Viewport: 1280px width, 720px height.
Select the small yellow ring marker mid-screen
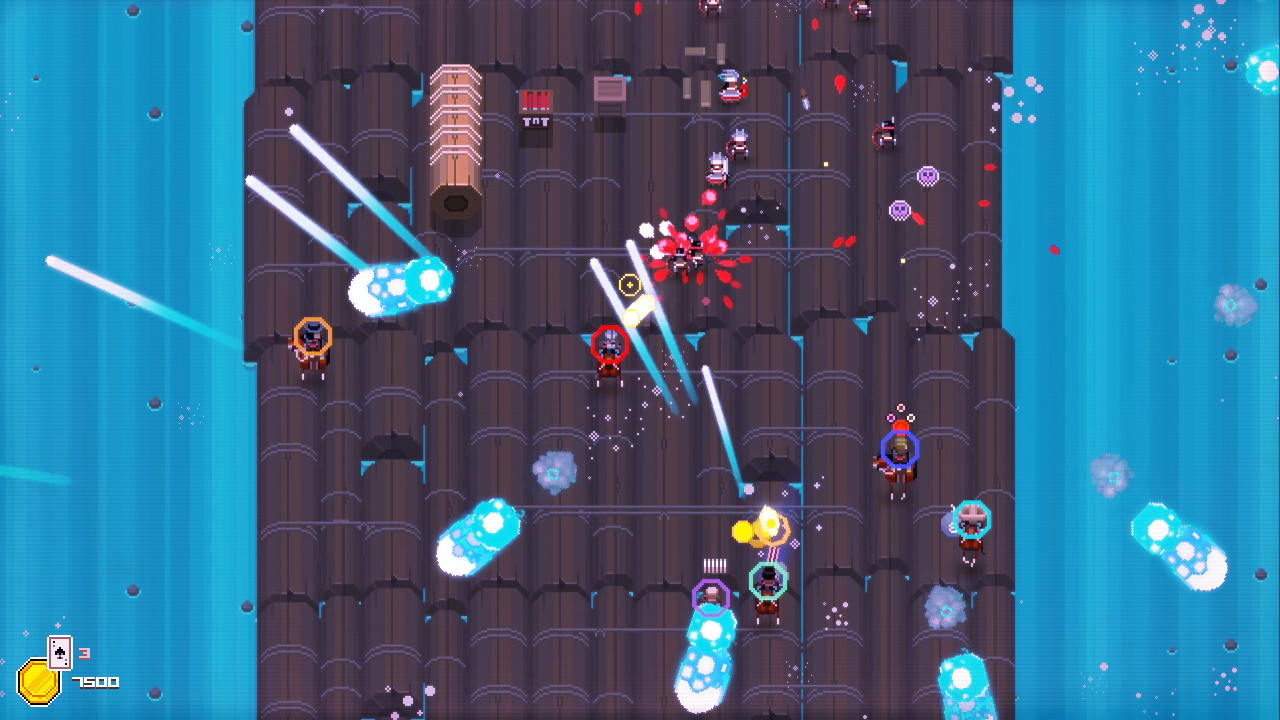pos(630,285)
